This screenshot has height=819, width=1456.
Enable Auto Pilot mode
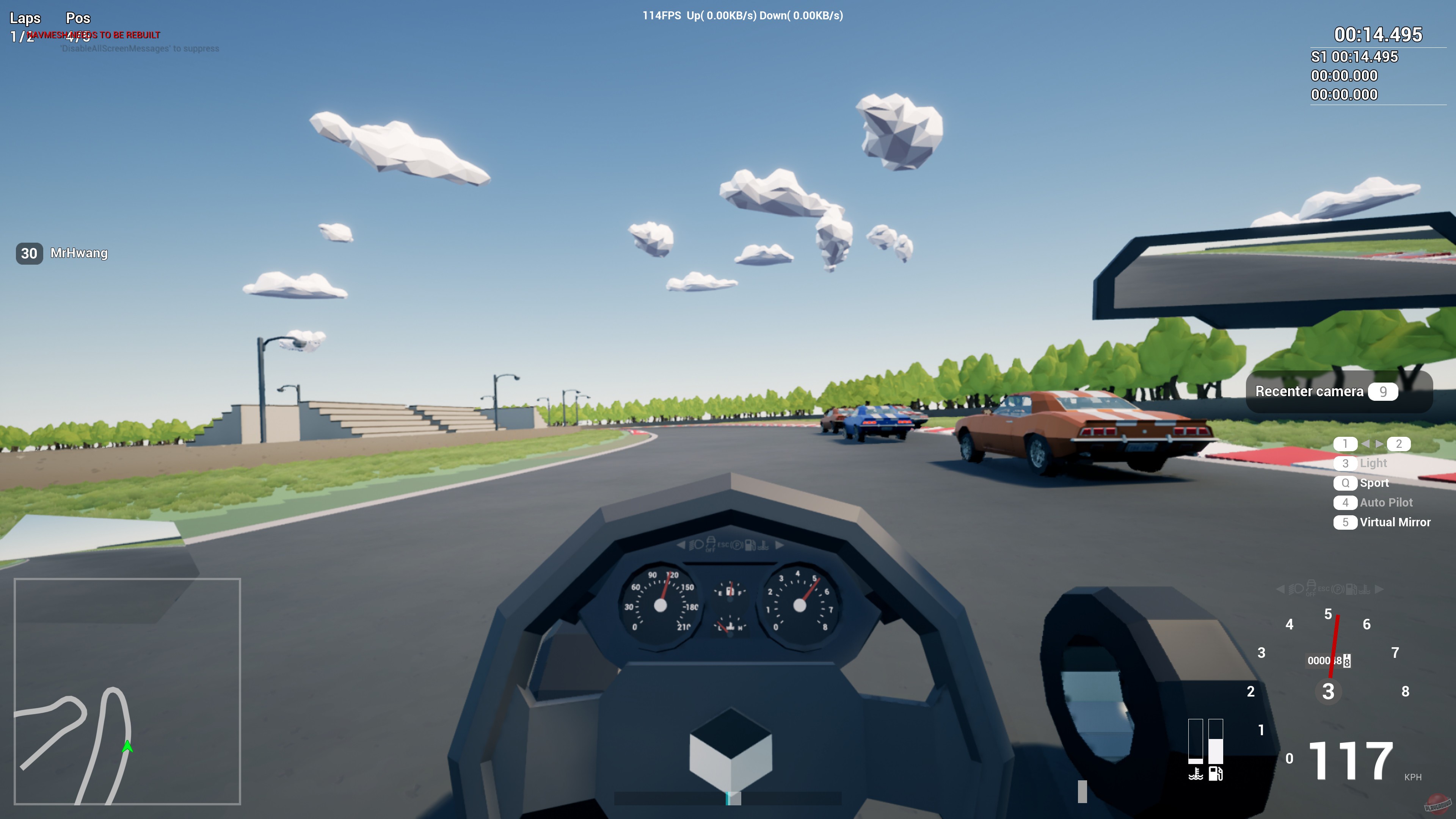1387,502
